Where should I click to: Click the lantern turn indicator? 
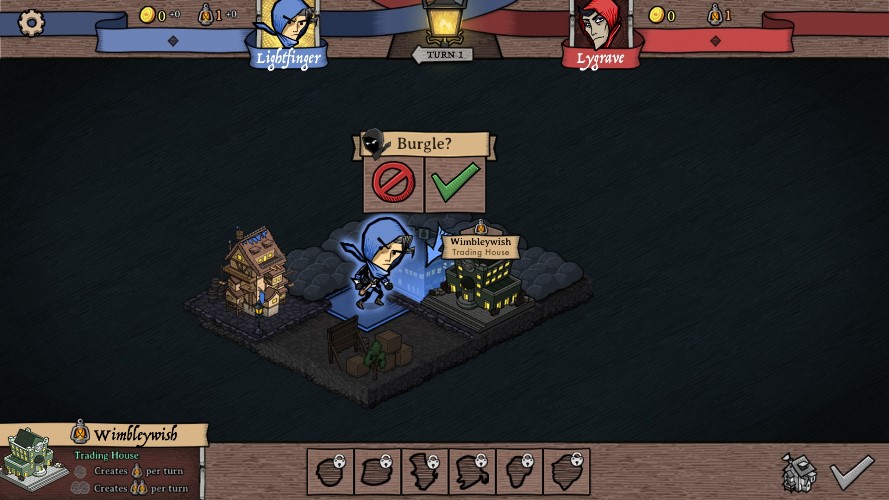click(443, 22)
